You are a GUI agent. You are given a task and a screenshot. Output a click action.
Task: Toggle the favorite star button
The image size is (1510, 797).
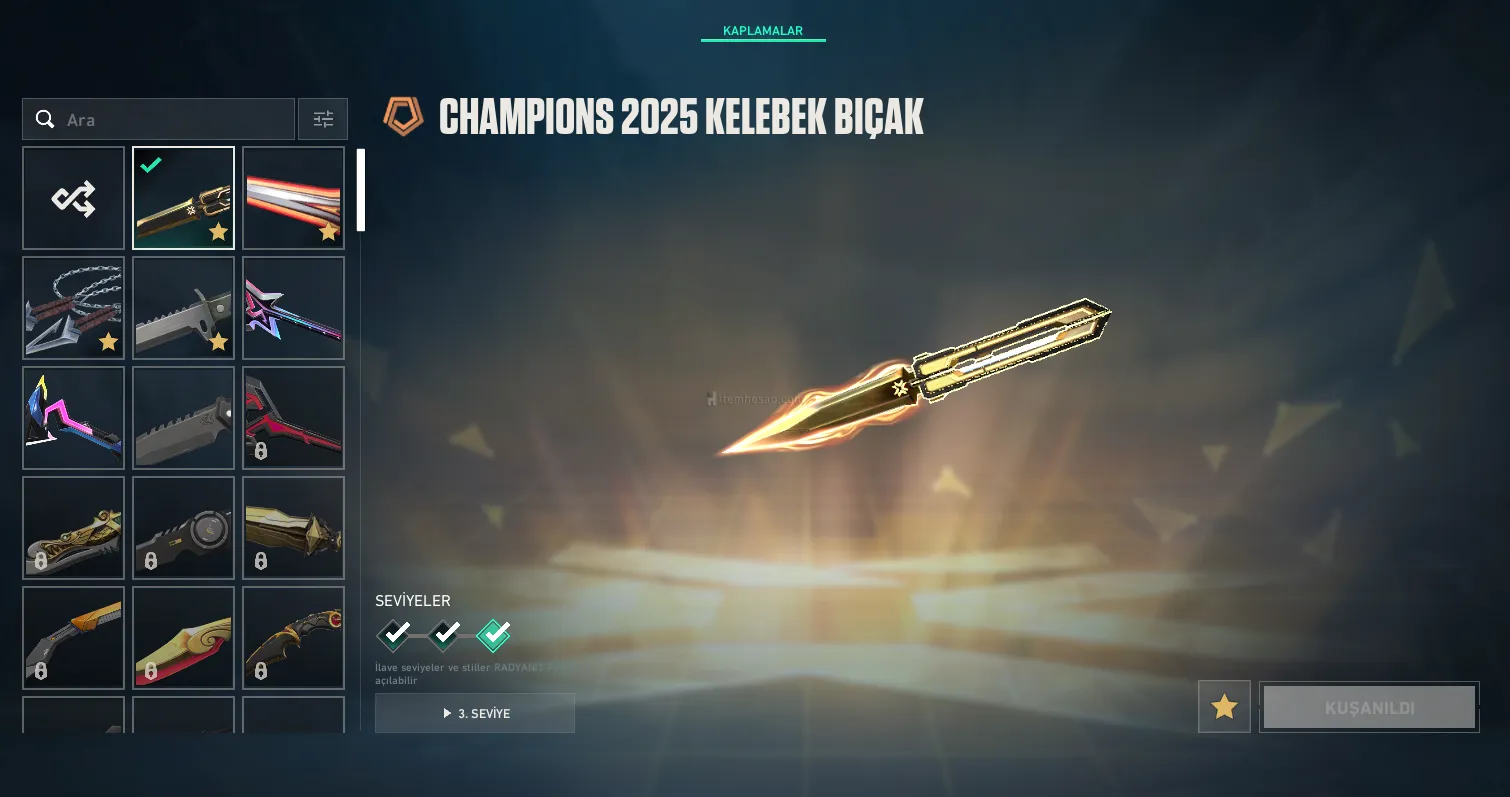click(1224, 707)
